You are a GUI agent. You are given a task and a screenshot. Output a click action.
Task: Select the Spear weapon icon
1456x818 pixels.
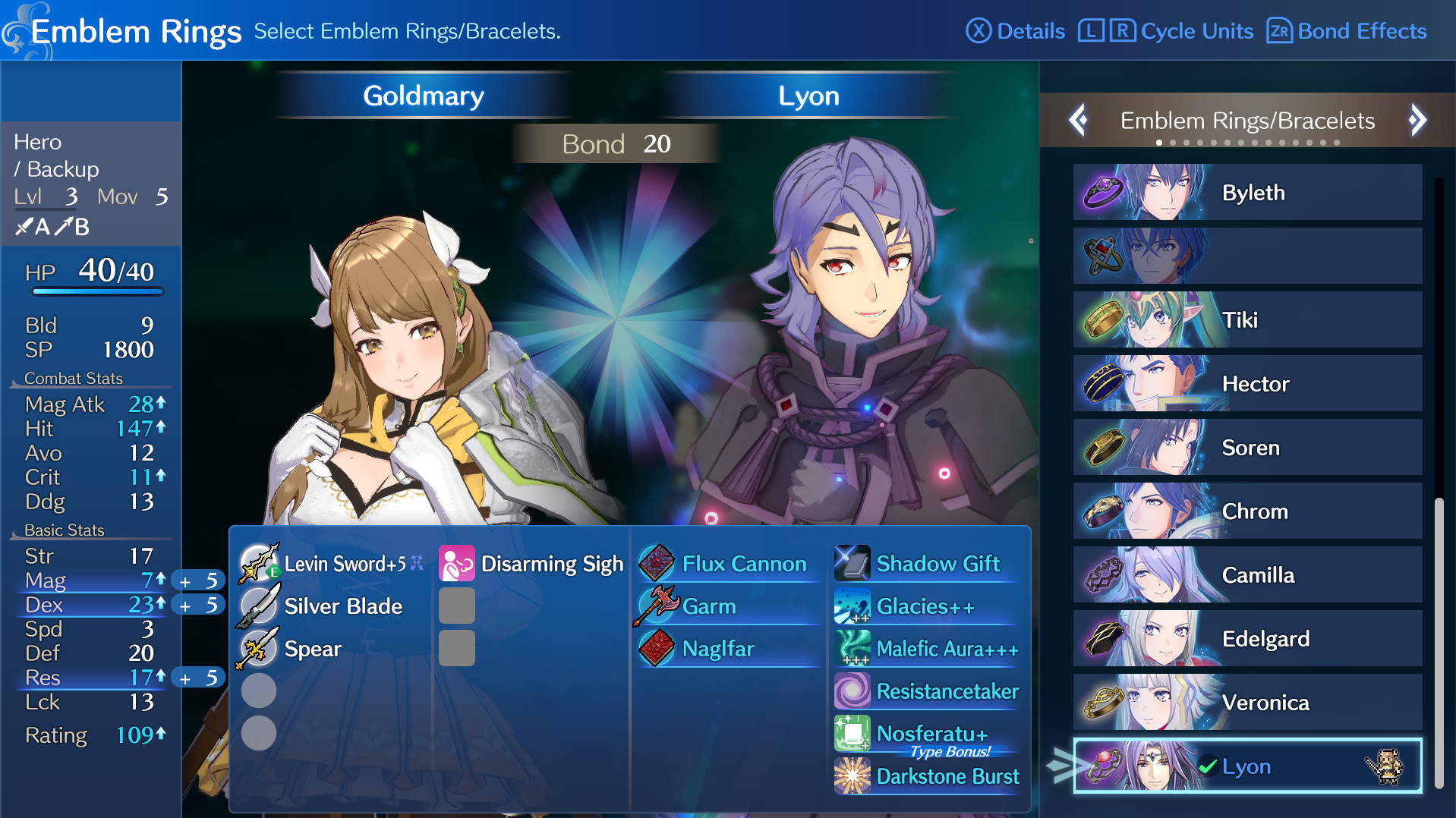258,648
